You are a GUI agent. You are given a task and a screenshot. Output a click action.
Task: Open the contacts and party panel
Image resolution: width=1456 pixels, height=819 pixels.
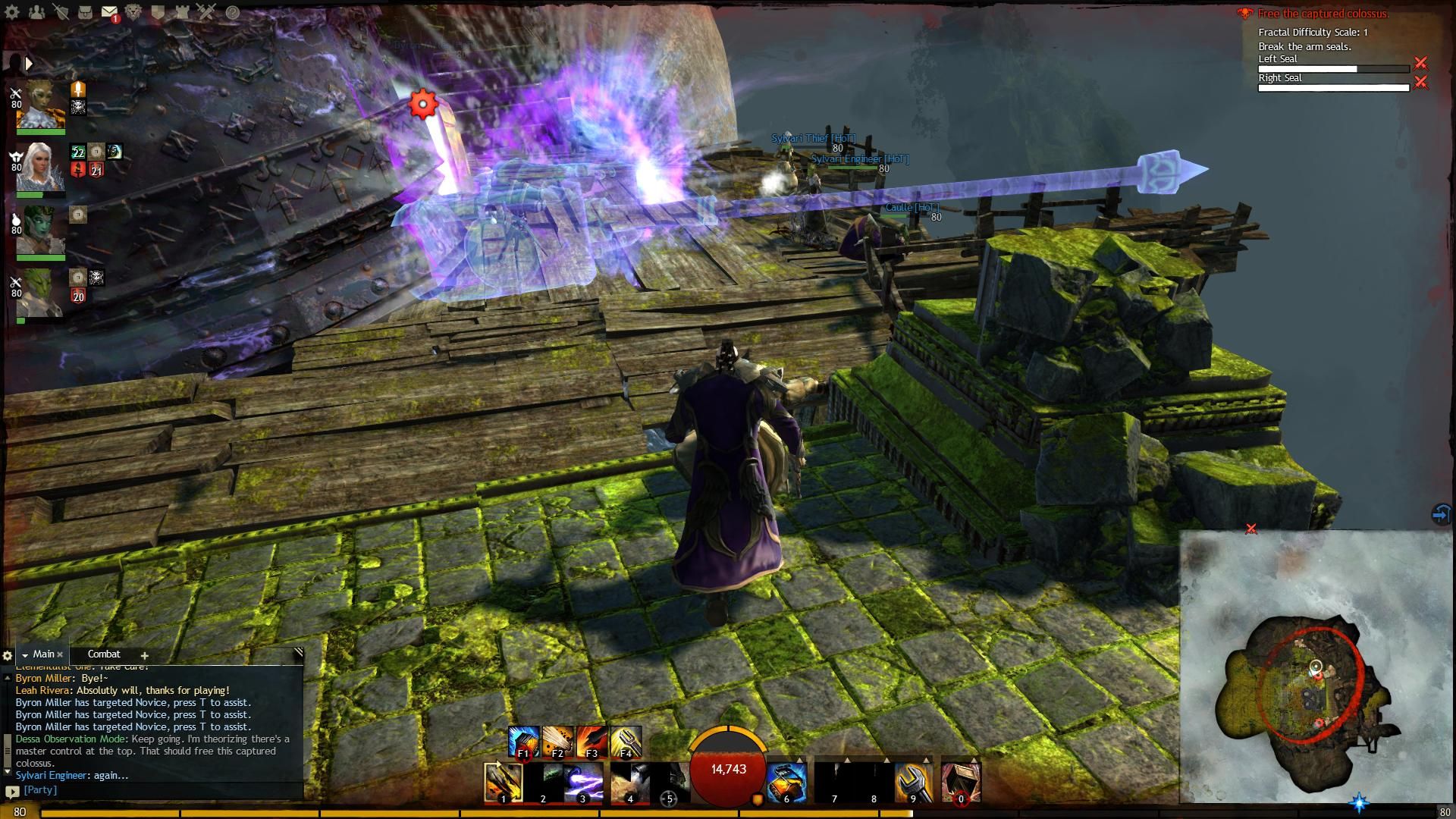(36, 12)
